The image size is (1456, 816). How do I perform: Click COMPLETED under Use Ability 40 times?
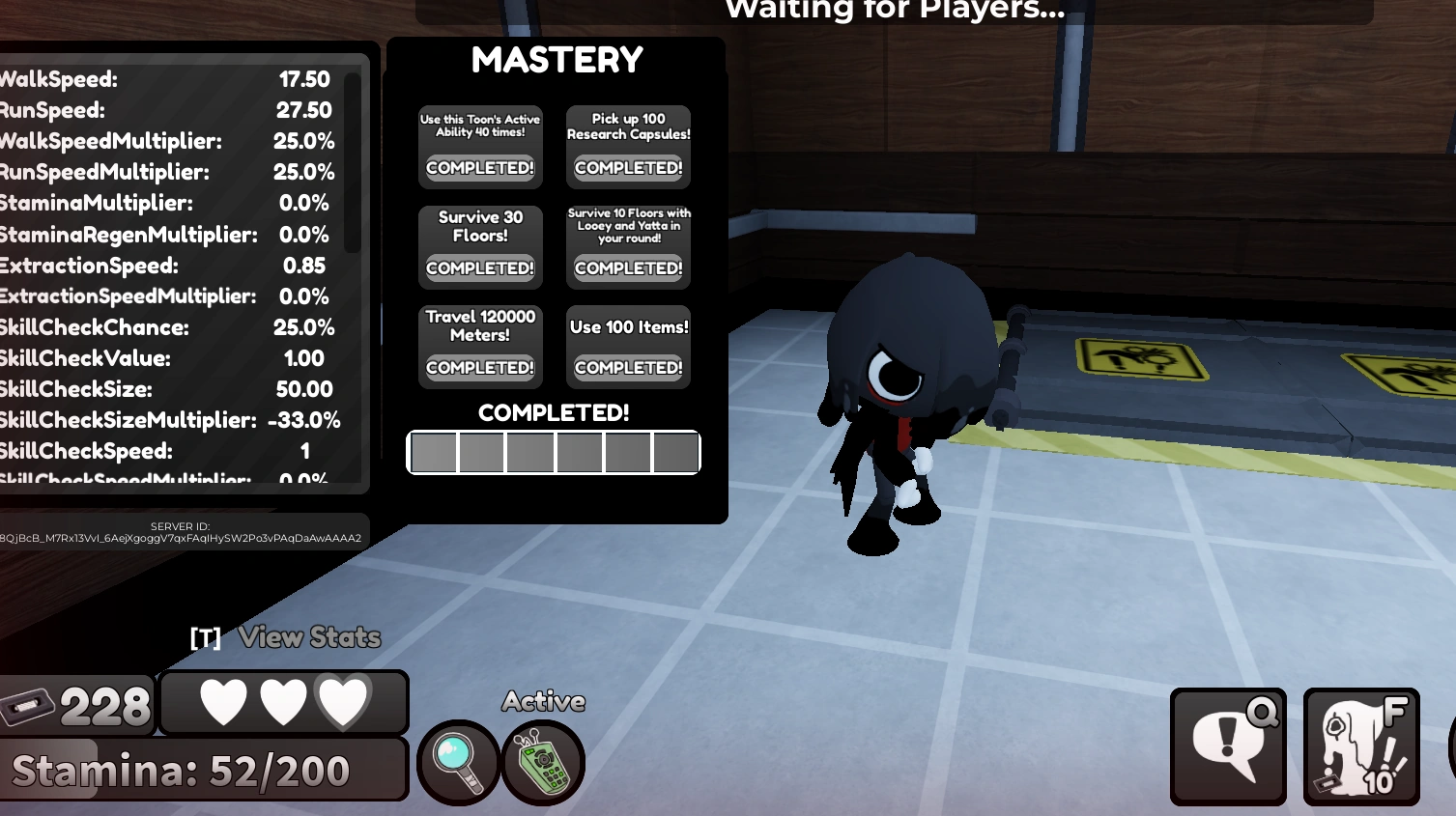tap(479, 167)
